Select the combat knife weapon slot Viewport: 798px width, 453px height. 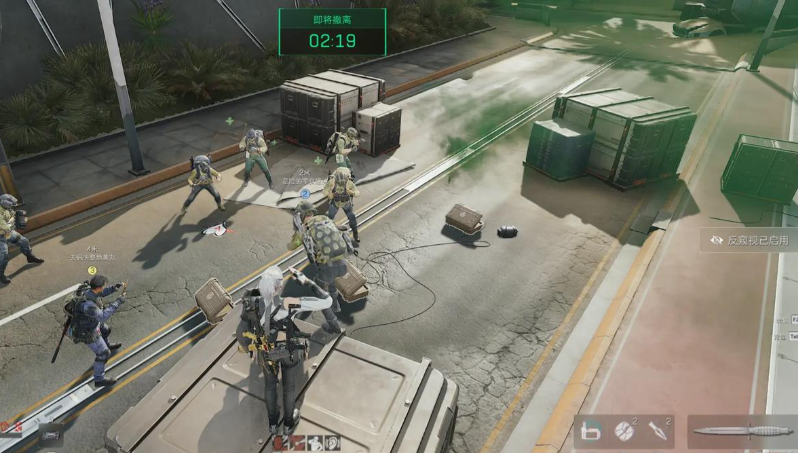tap(741, 431)
